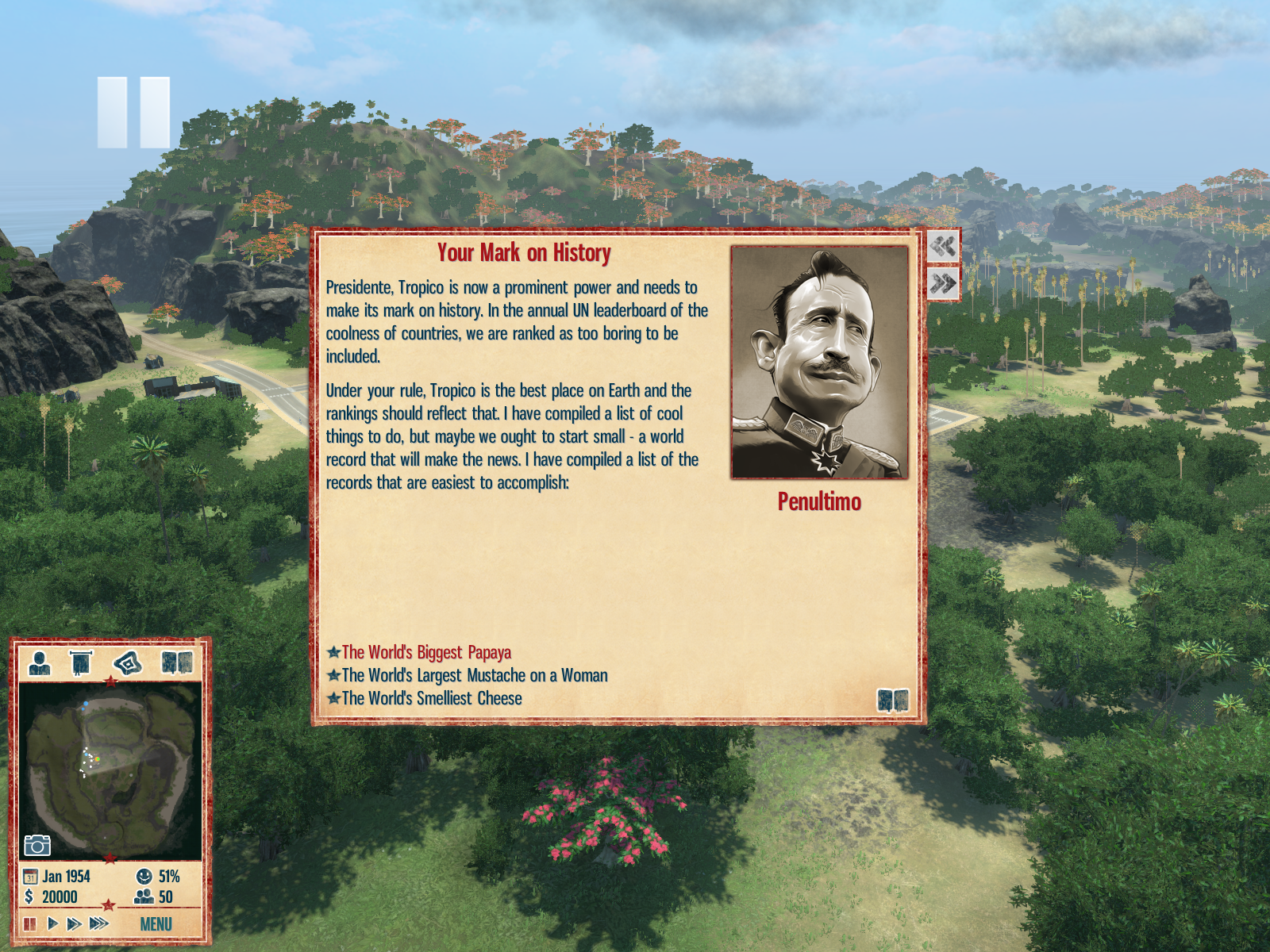
Task: Open the hanging banner icon above minimap
Action: [81, 662]
